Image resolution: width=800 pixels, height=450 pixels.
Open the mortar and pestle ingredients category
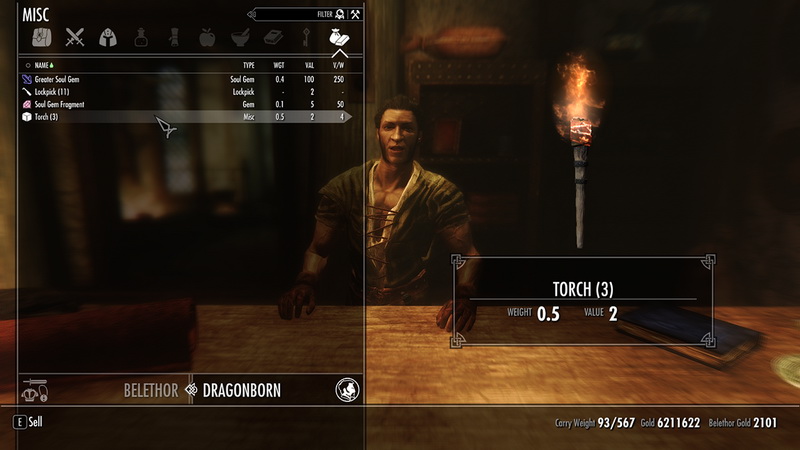[240, 38]
